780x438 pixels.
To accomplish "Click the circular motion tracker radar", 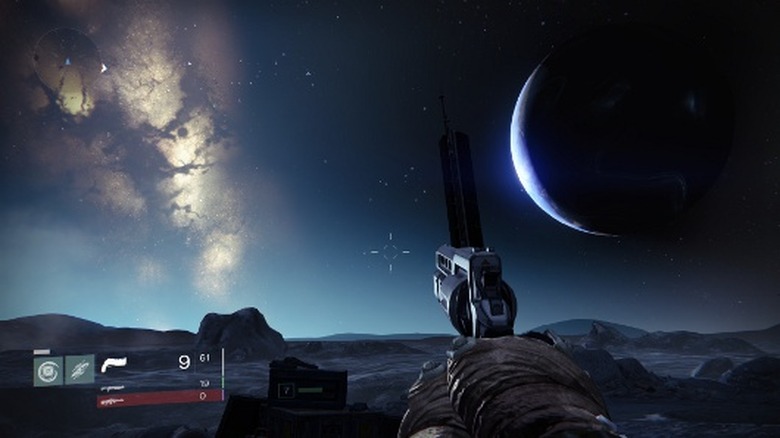I will click(67, 63).
